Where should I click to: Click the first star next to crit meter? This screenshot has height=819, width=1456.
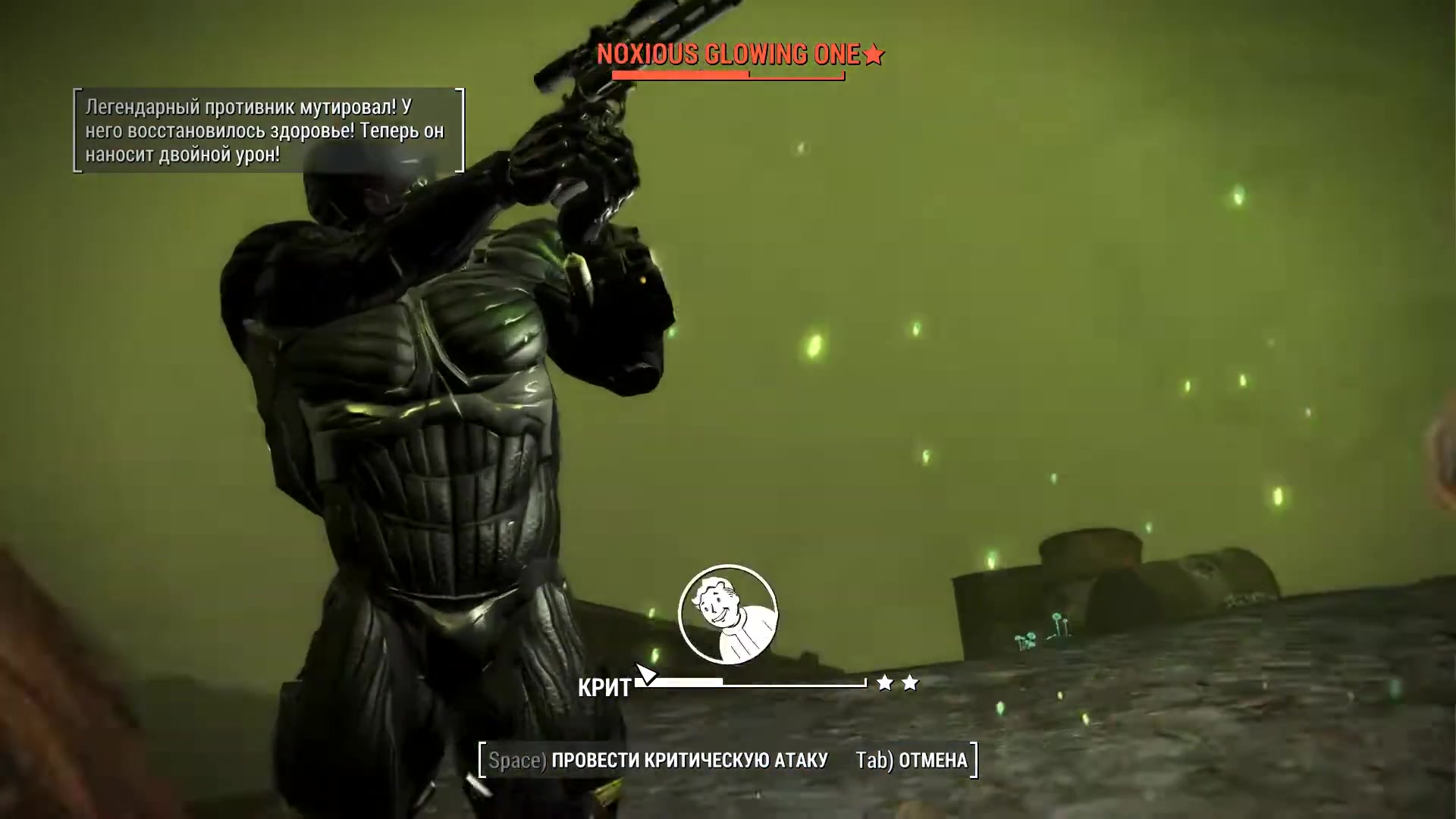pyautogui.click(x=883, y=682)
